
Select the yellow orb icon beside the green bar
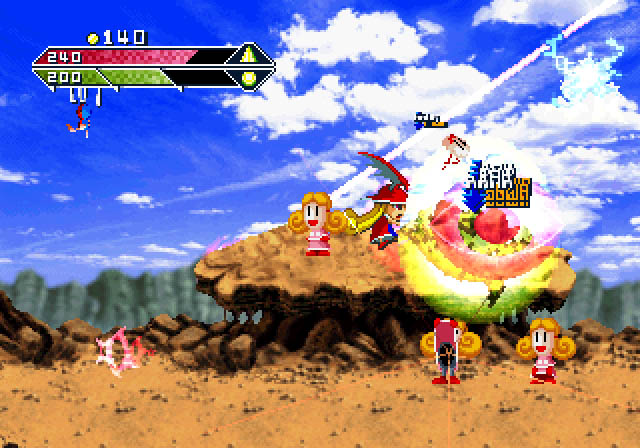[x=247, y=77]
